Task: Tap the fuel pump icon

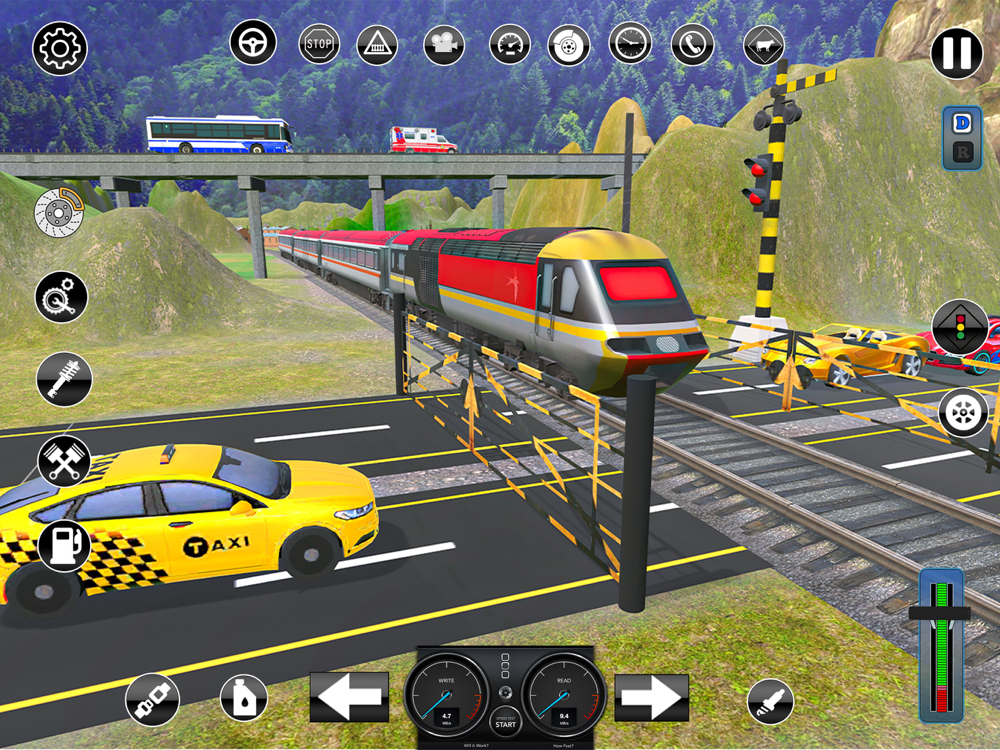Action: [64, 545]
